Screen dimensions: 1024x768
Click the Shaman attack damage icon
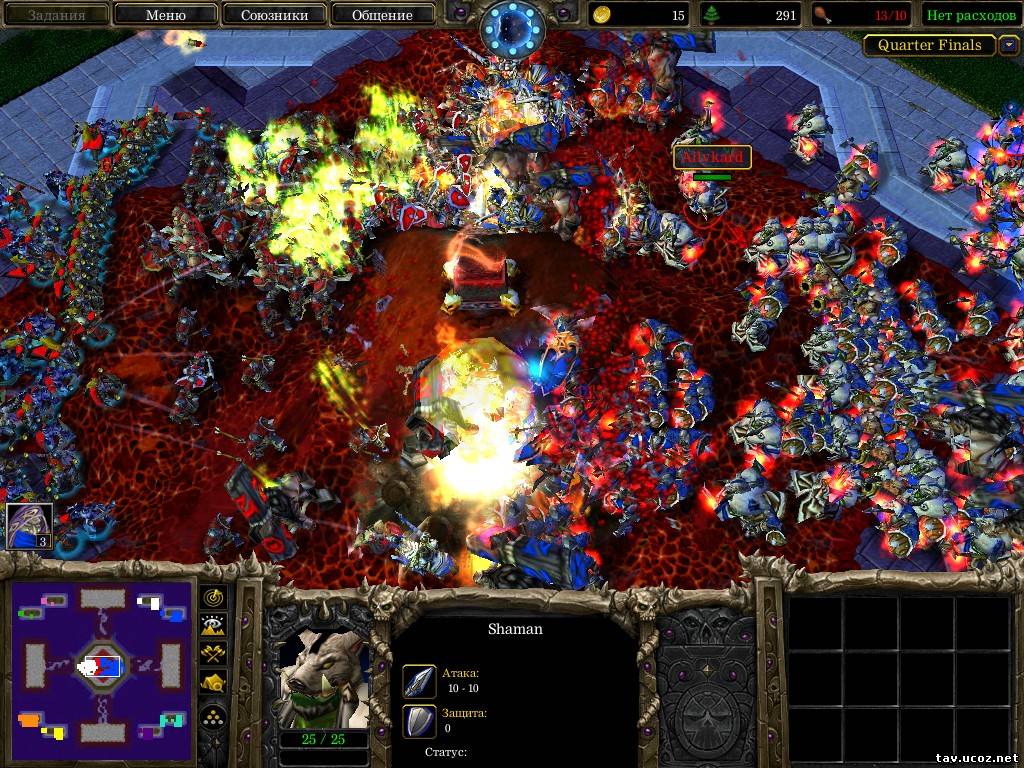tap(419, 681)
